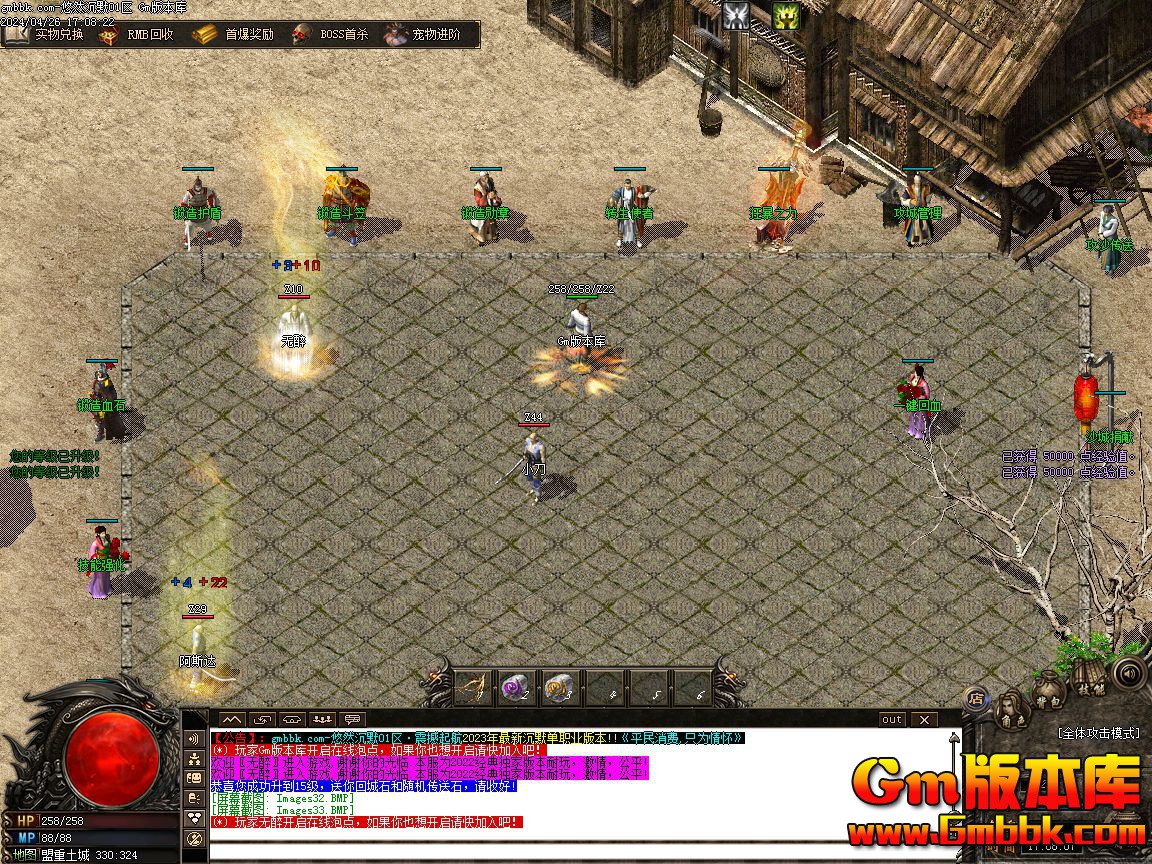Click the chat box text area
Screen dimensions: 1152x864
(580, 850)
